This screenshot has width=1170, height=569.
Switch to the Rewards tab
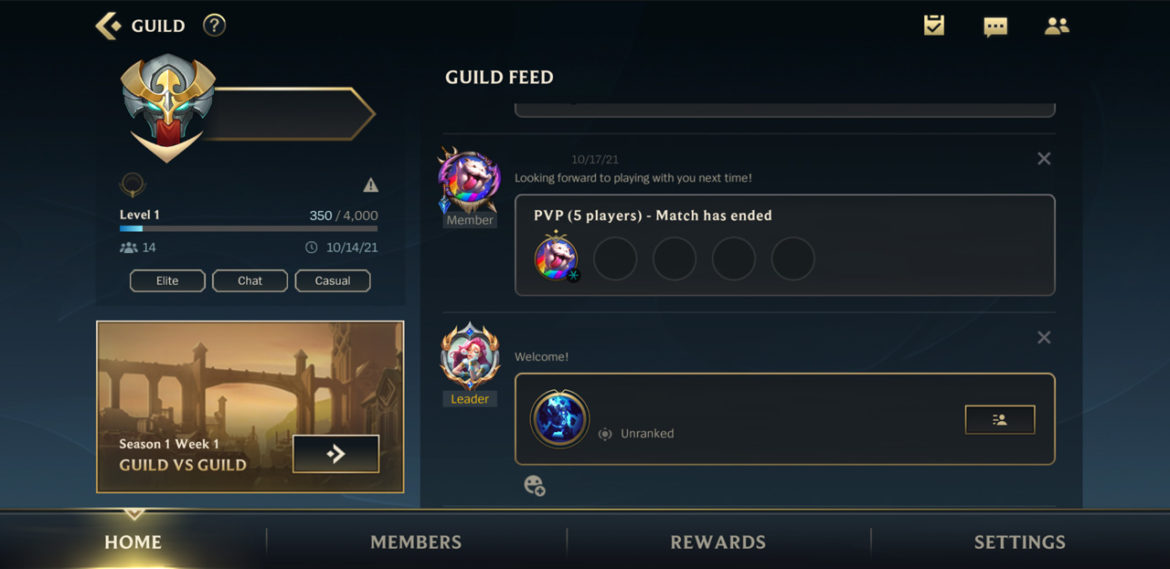[x=718, y=542]
